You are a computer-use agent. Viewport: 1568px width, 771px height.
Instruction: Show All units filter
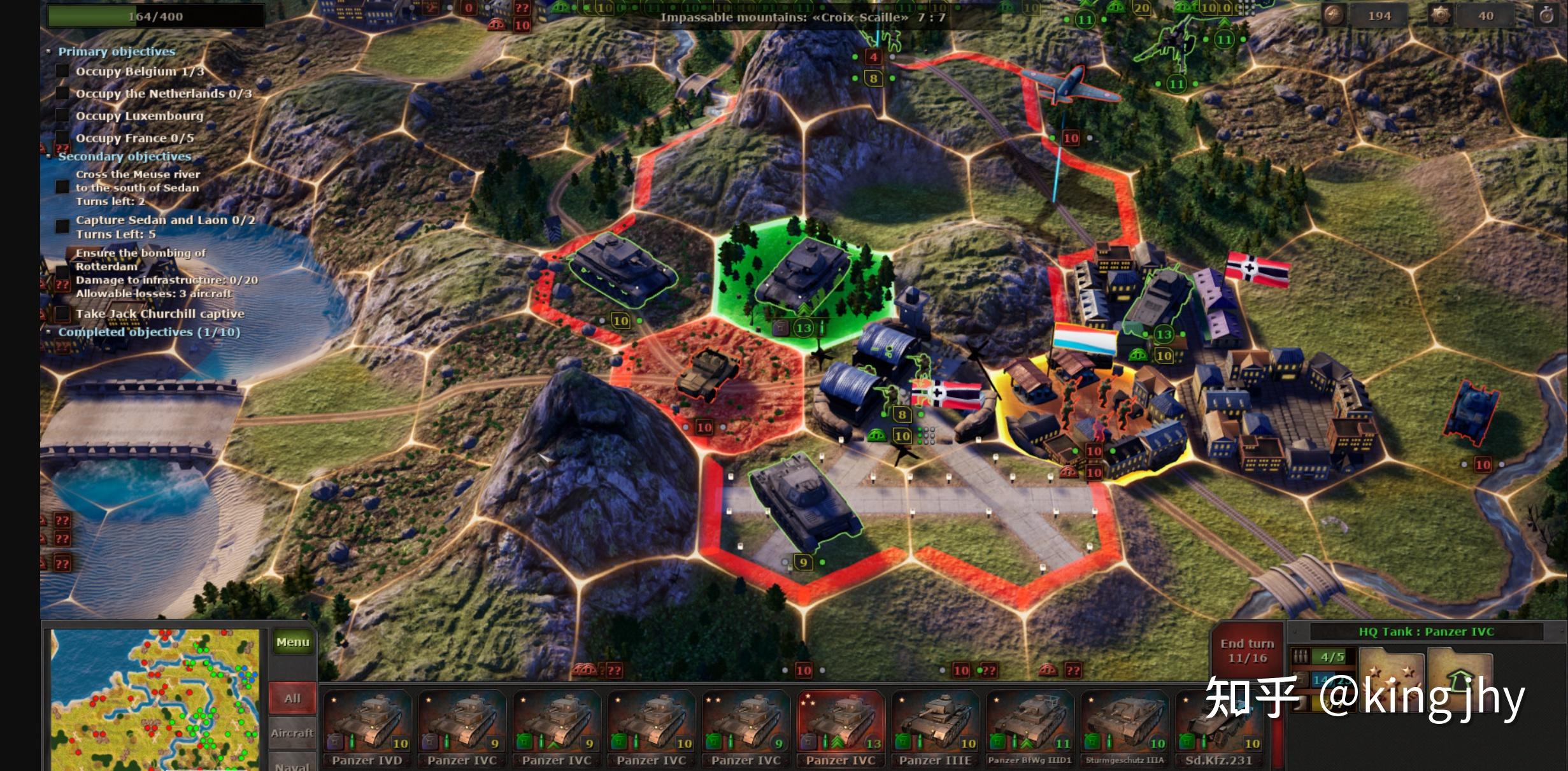(x=292, y=698)
